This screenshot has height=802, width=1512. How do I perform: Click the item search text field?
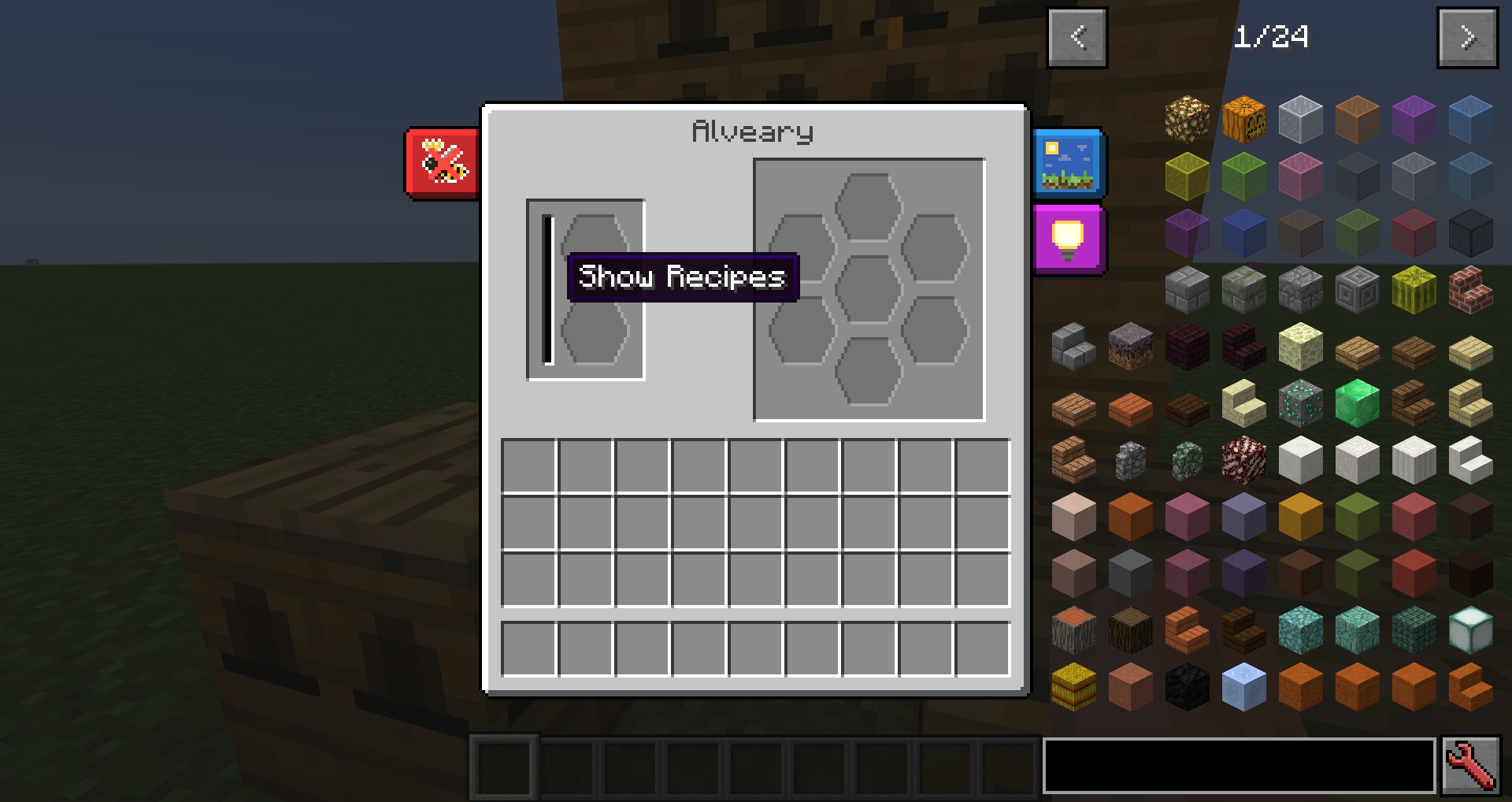click(1239, 766)
